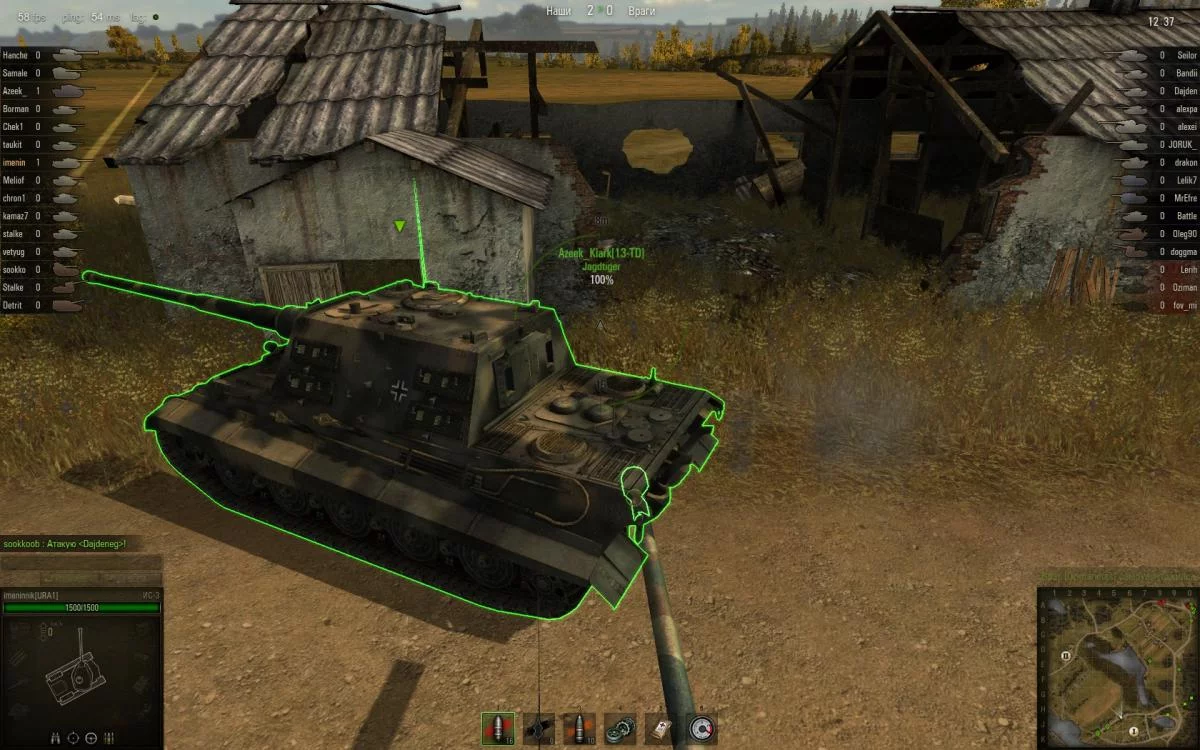The image size is (1200, 750).
Task: Select enemy JORUK_ in the enemy list
Action: point(1181,145)
